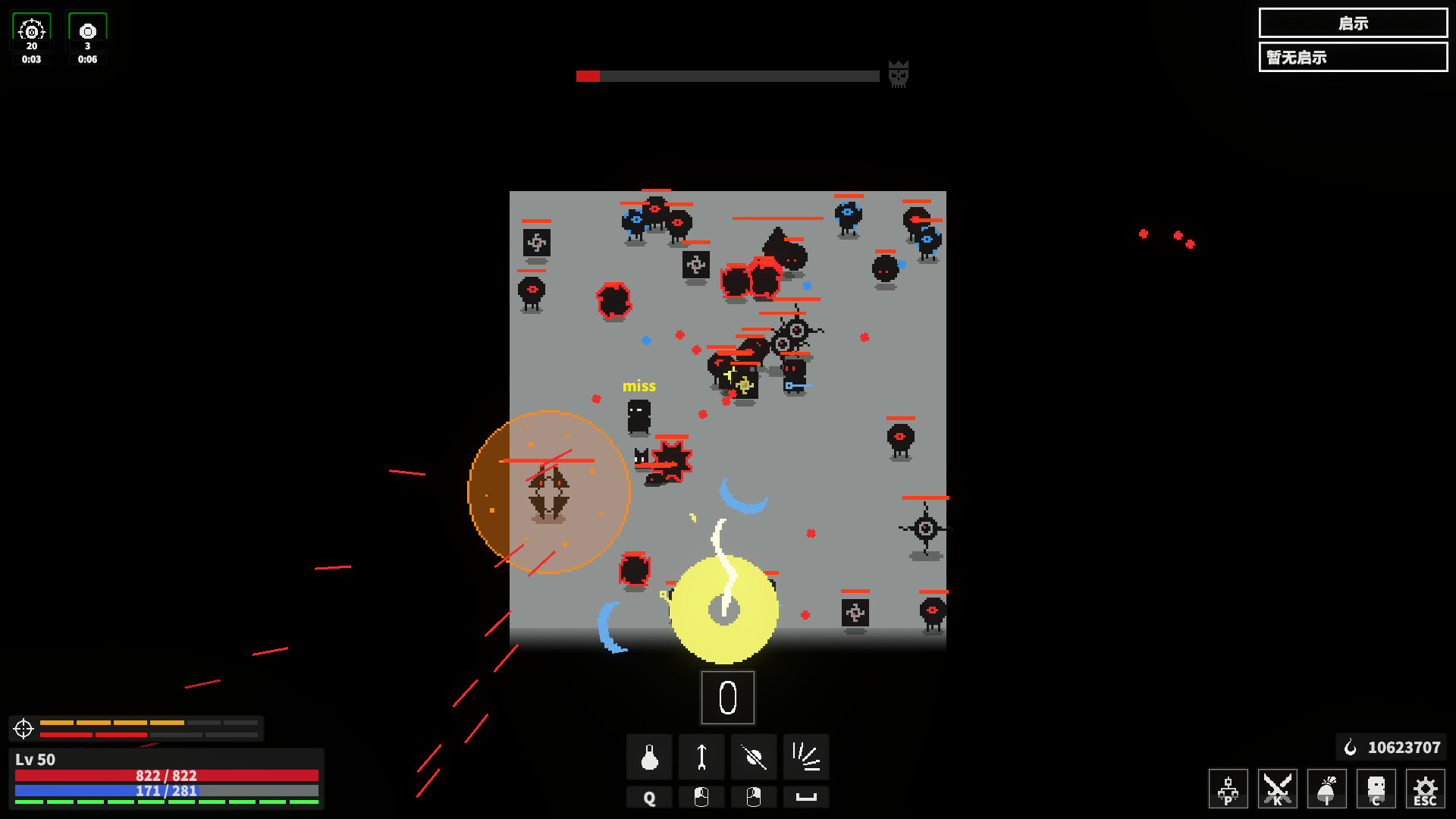Screen dimensions: 1456x819
Task: Click the red player health bar
Action: click(167, 776)
